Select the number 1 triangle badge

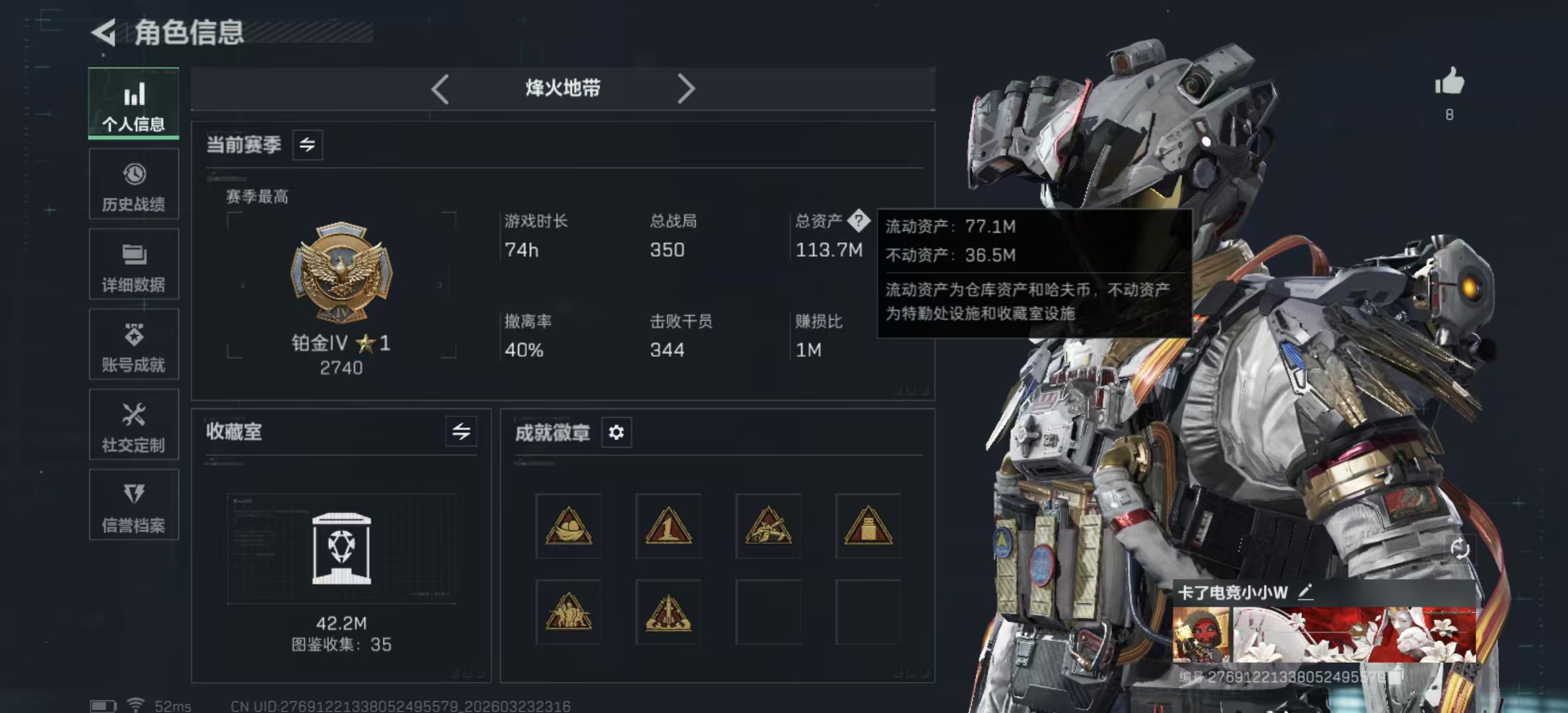coord(668,526)
